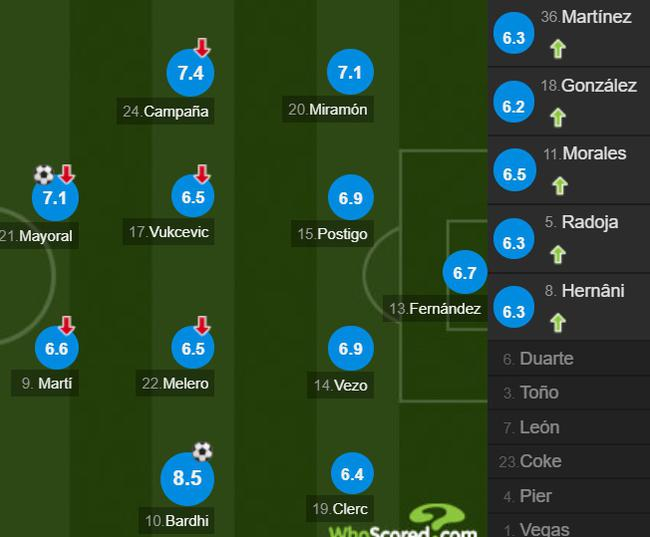
Task: Select Bardhi's 8.5 rating circle
Action: [x=187, y=478]
